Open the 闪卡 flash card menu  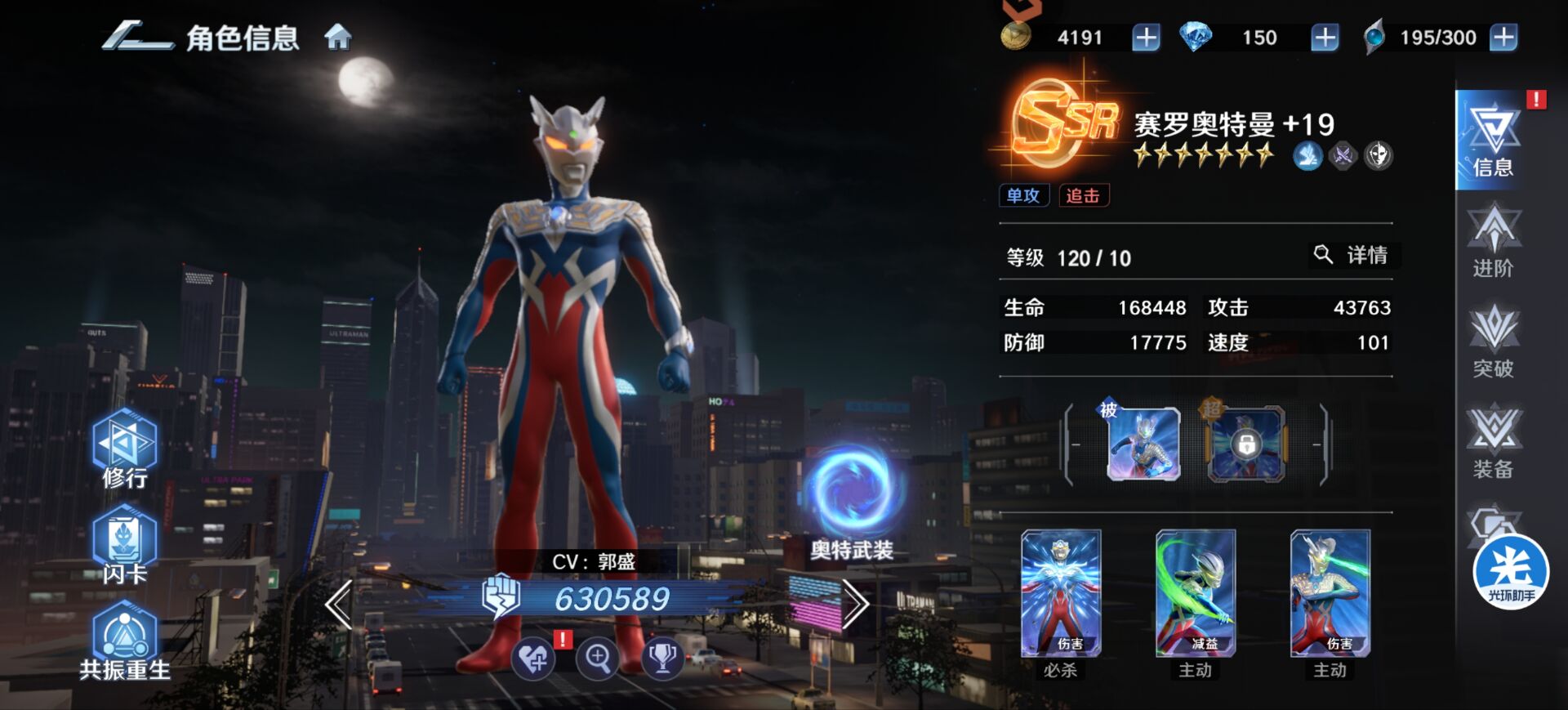click(125, 545)
